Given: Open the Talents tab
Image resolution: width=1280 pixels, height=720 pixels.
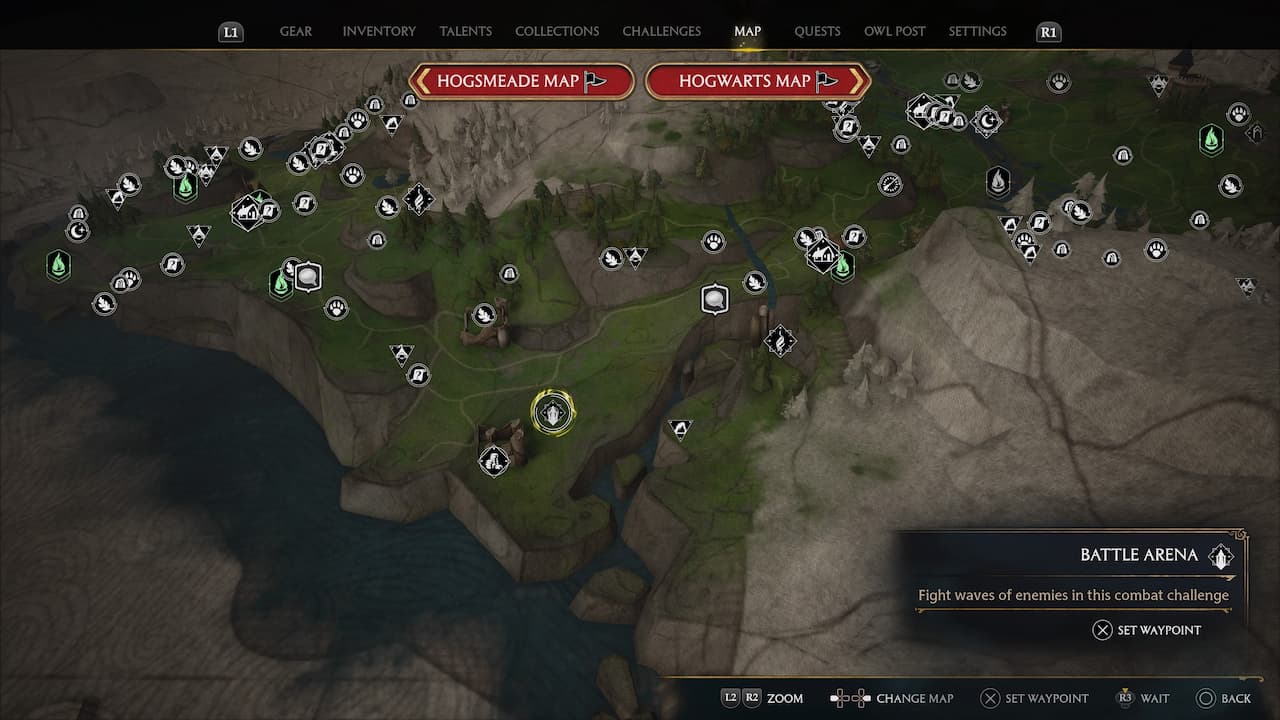Looking at the screenshot, I should (465, 31).
